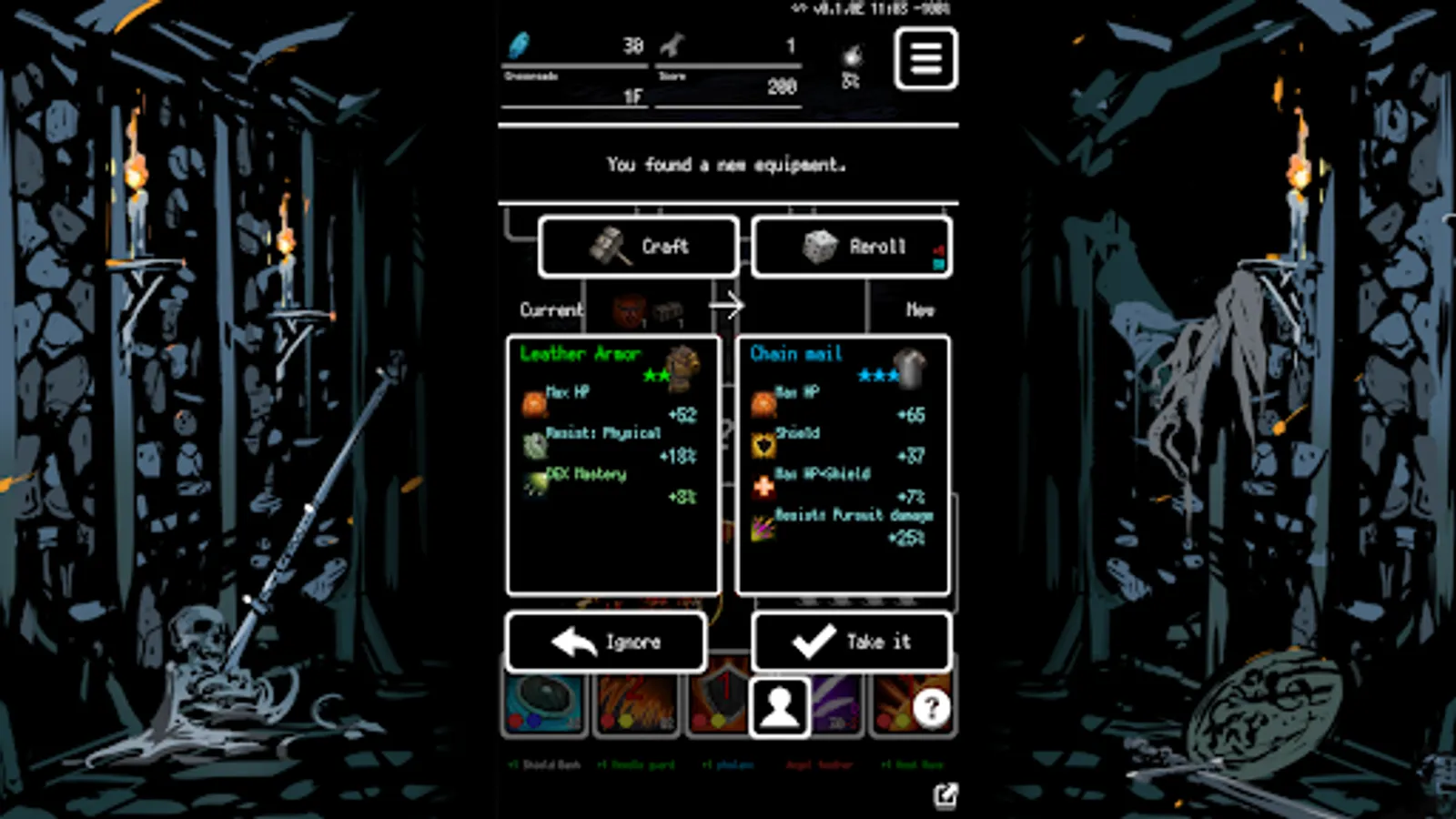The height and width of the screenshot is (819, 1456).
Task: Open the hamburger menu
Action: click(926, 58)
